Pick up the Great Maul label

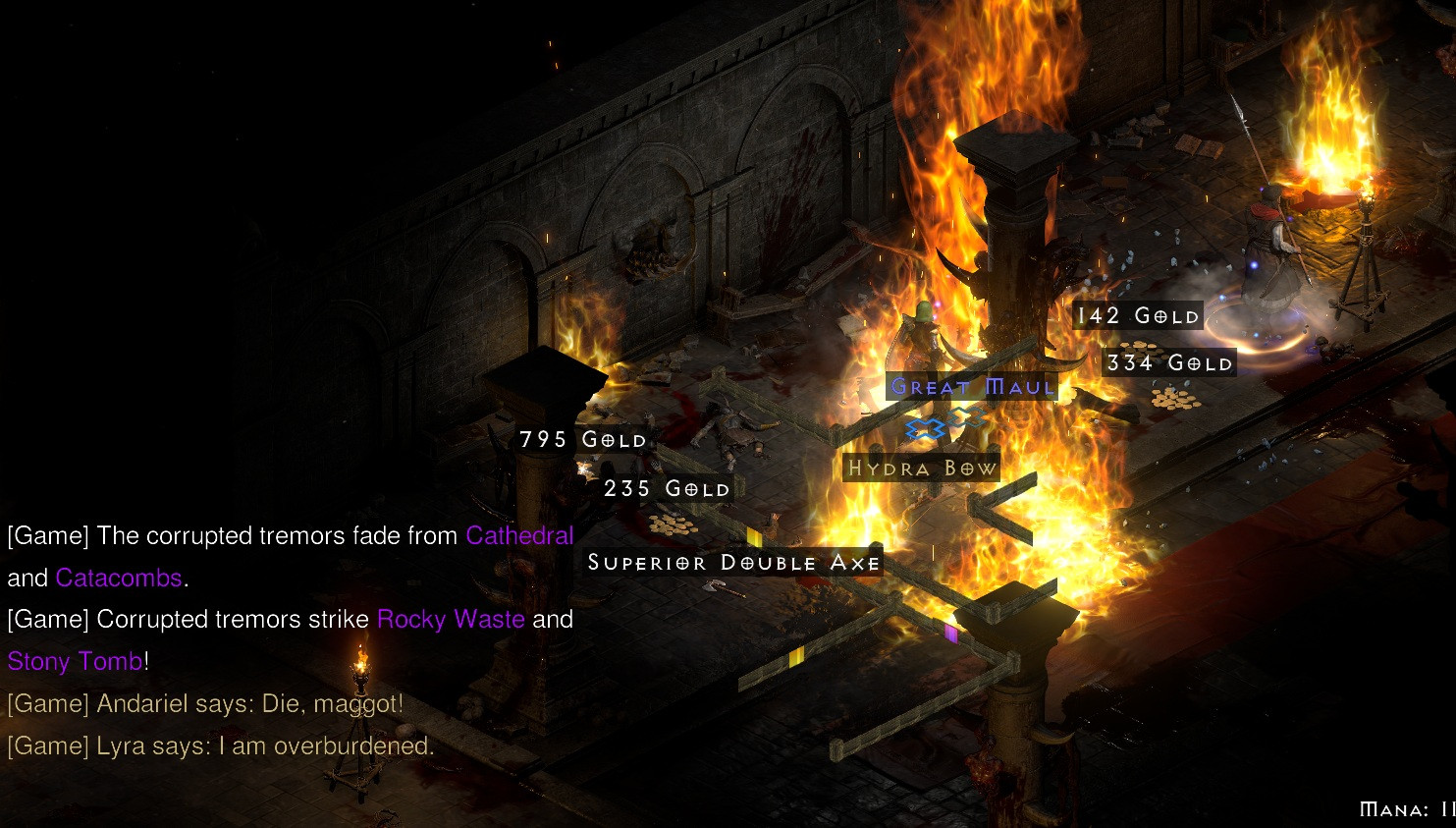click(x=972, y=387)
